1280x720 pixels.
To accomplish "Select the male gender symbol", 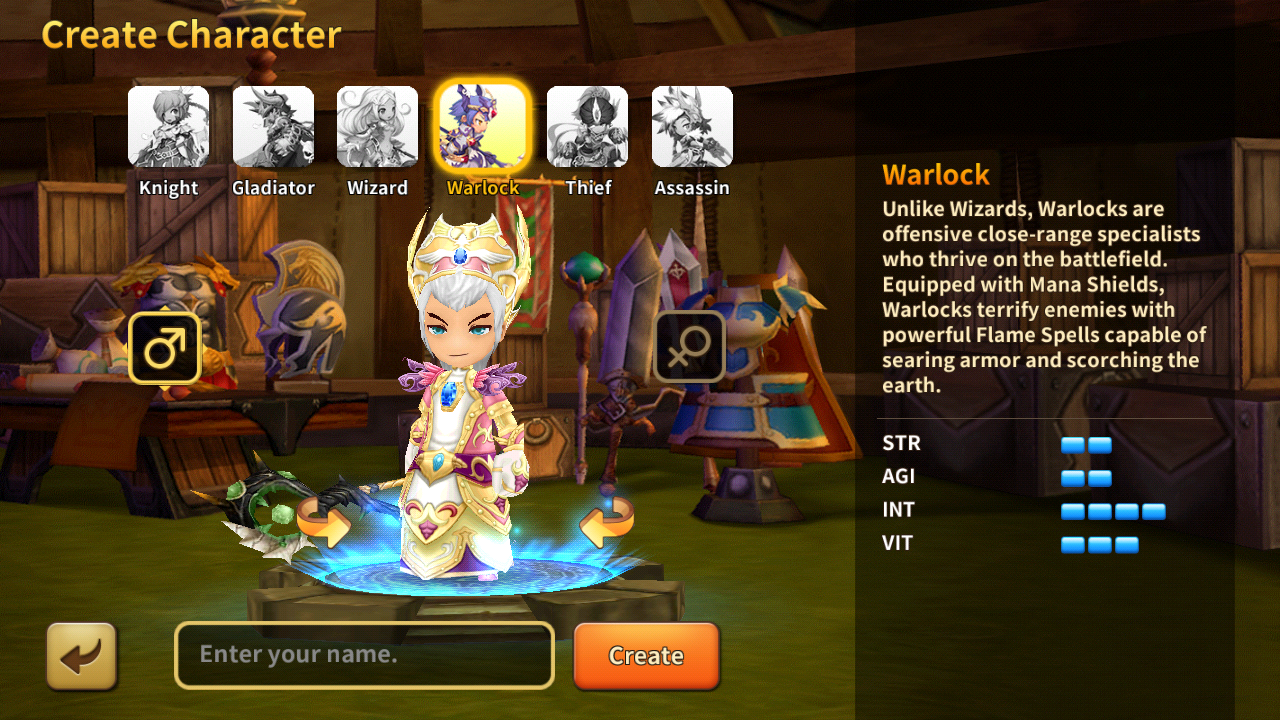I will (x=165, y=348).
